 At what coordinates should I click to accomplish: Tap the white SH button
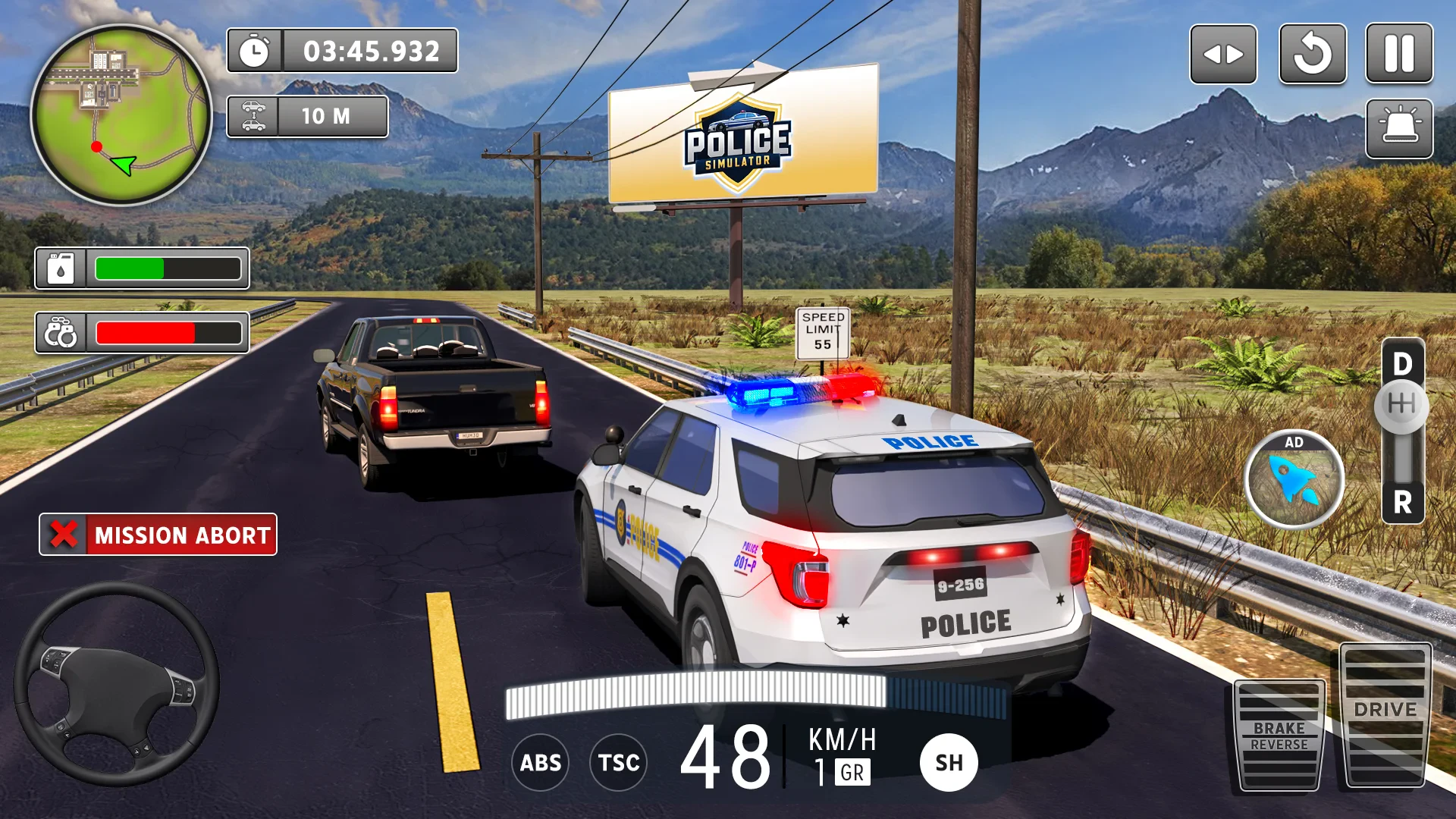click(949, 762)
